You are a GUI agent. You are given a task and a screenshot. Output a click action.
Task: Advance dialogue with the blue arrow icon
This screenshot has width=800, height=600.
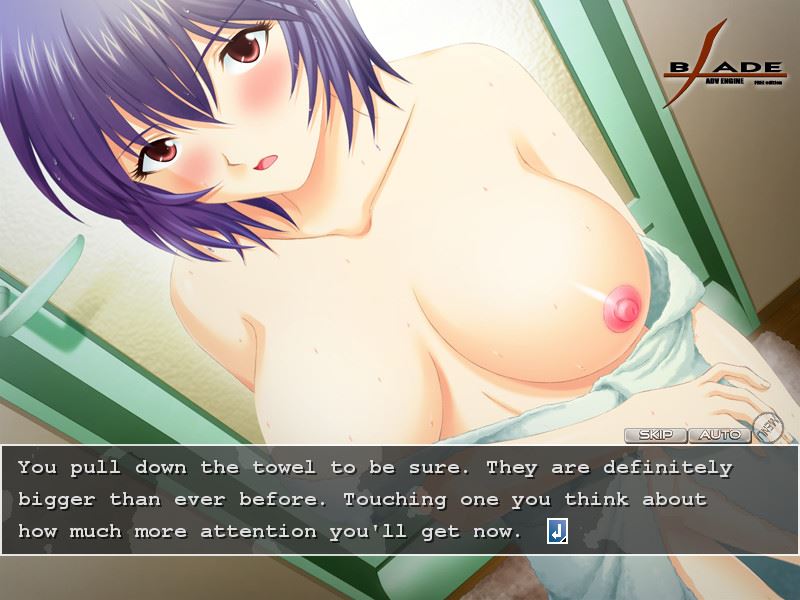pos(557,531)
